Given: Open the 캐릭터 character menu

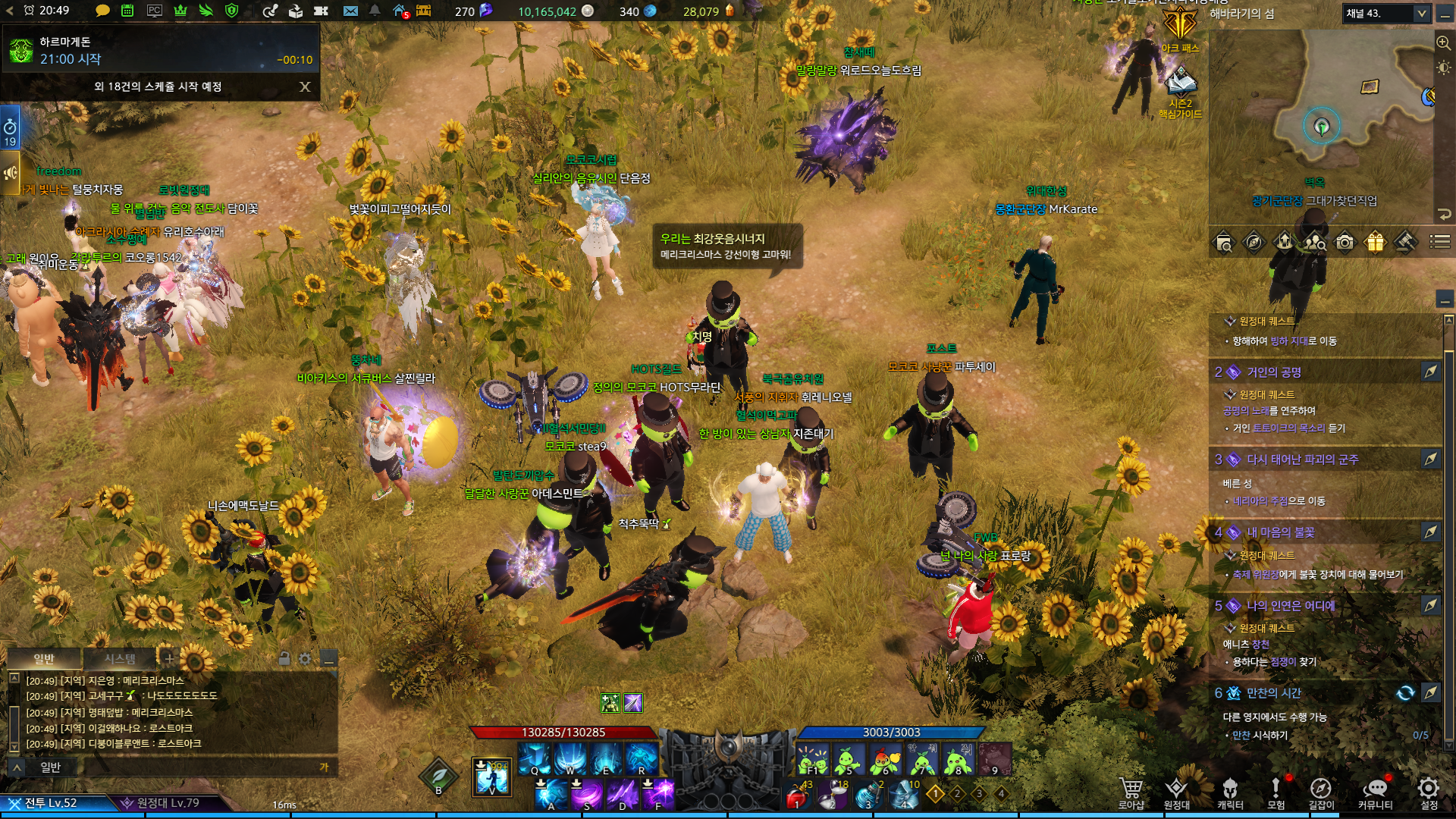Looking at the screenshot, I should click(x=1230, y=792).
